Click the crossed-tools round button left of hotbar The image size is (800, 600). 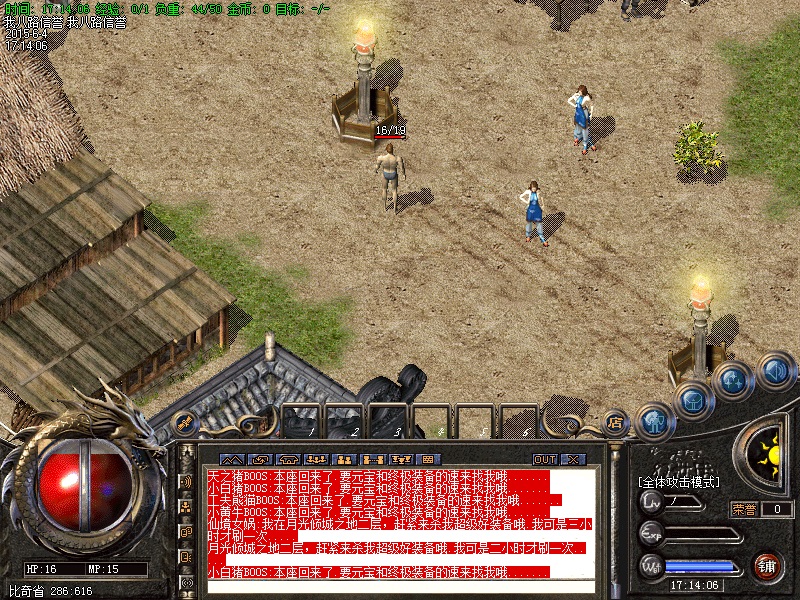click(185, 425)
